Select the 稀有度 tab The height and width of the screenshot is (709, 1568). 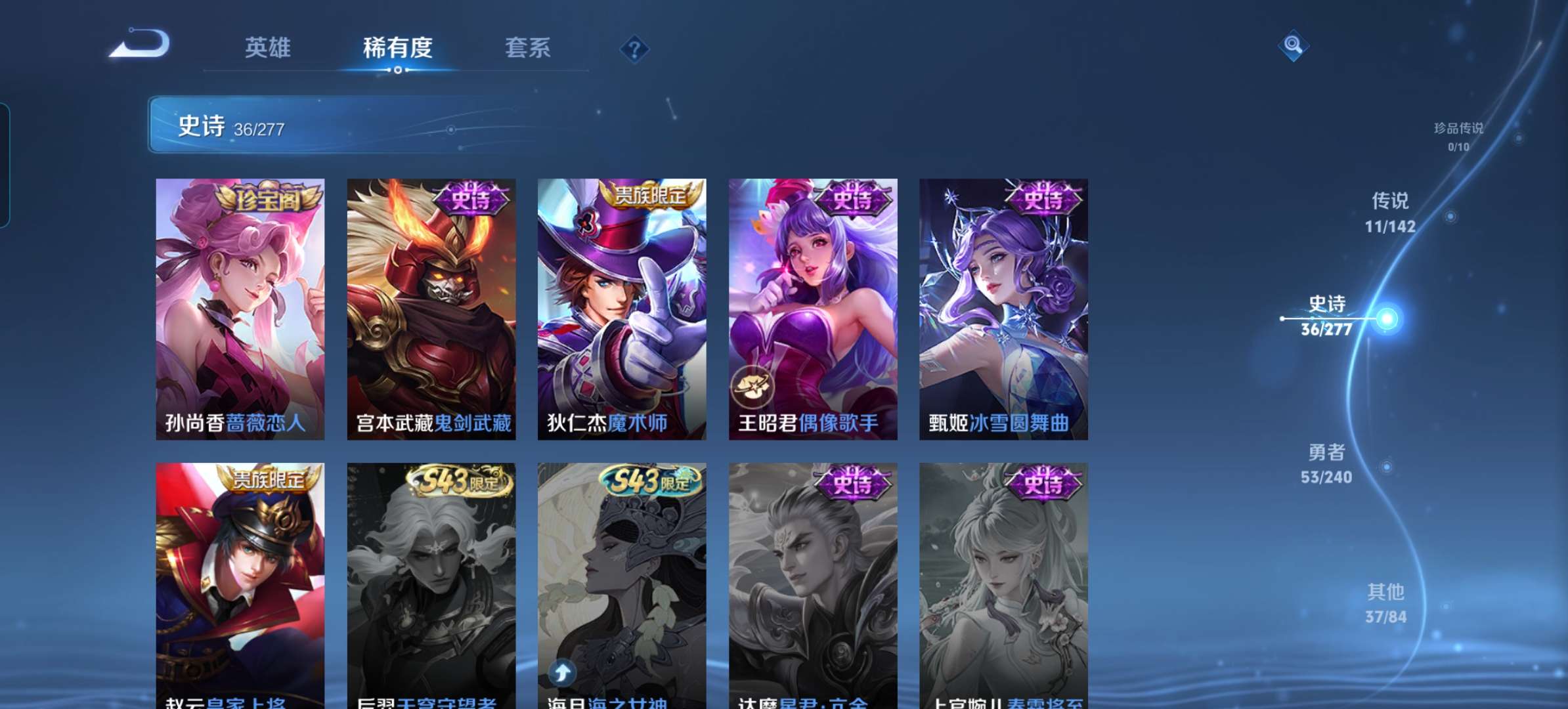click(399, 48)
